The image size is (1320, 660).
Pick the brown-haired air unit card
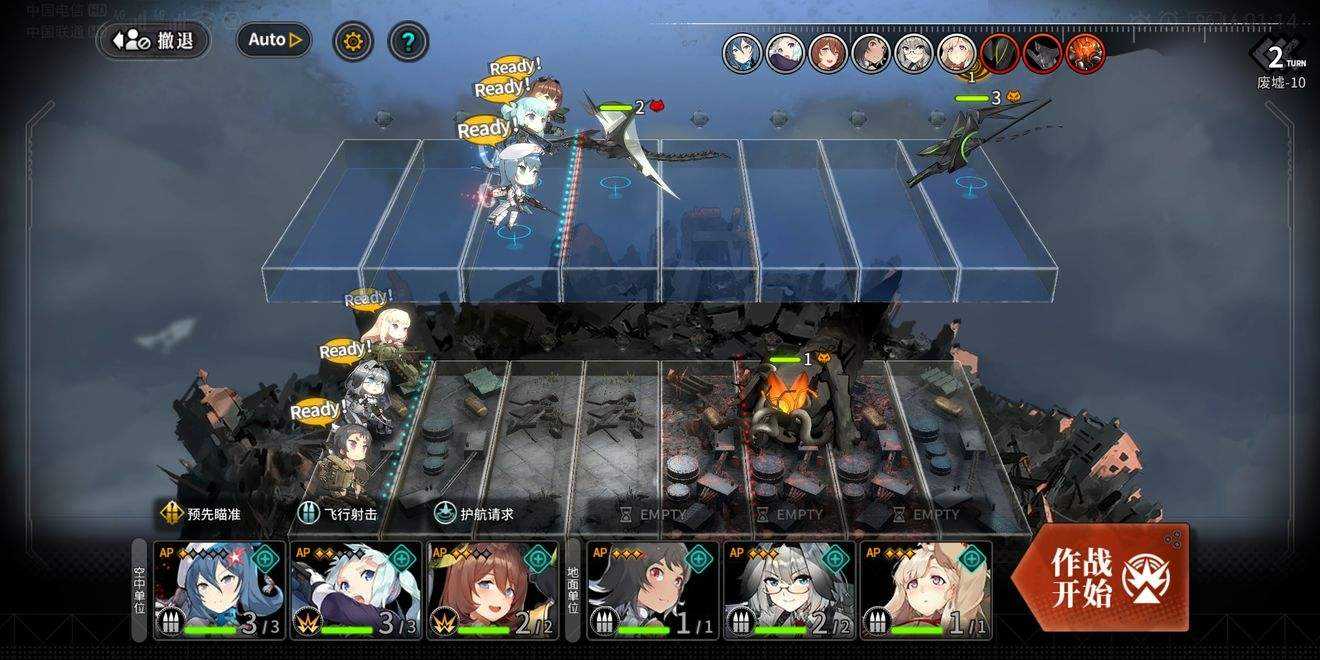coord(492,590)
